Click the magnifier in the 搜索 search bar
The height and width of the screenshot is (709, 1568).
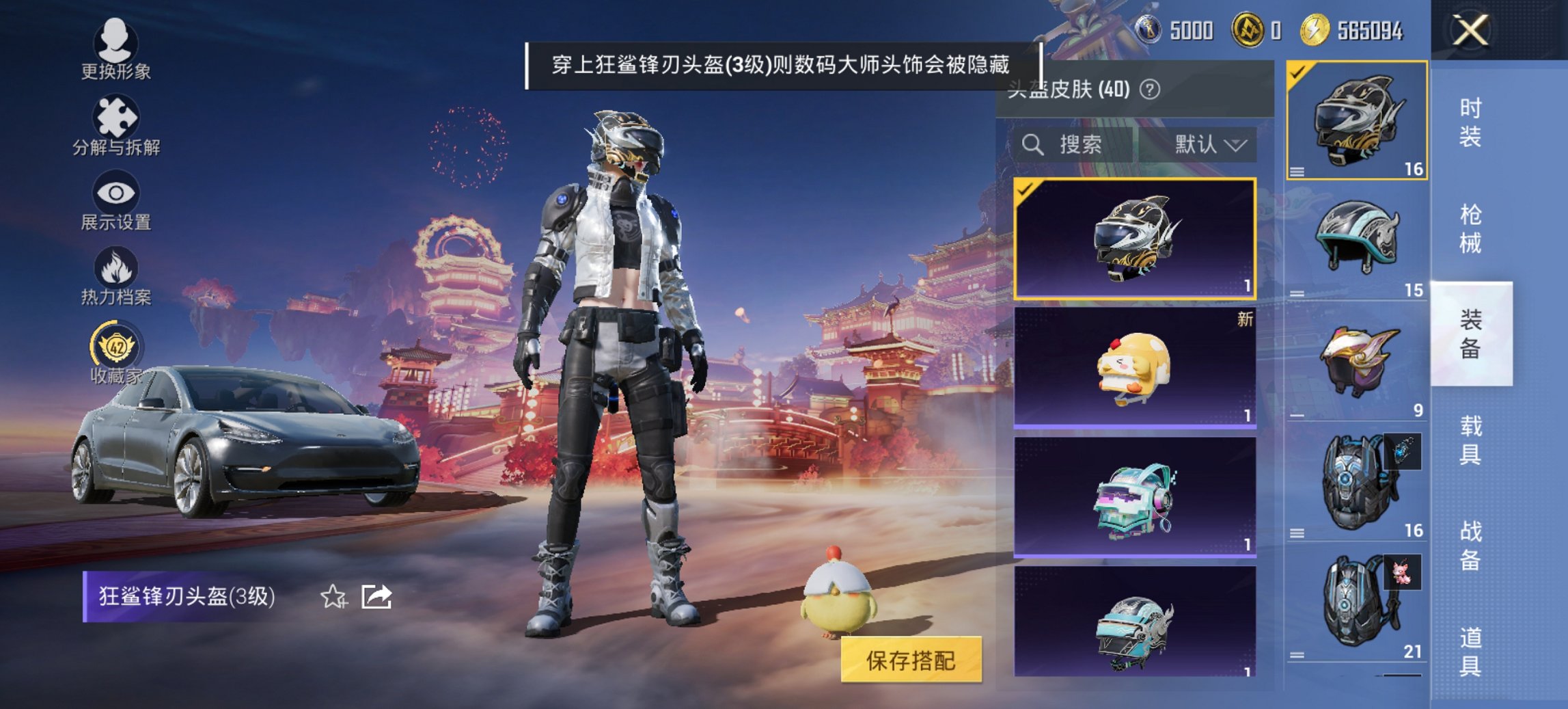point(1031,144)
